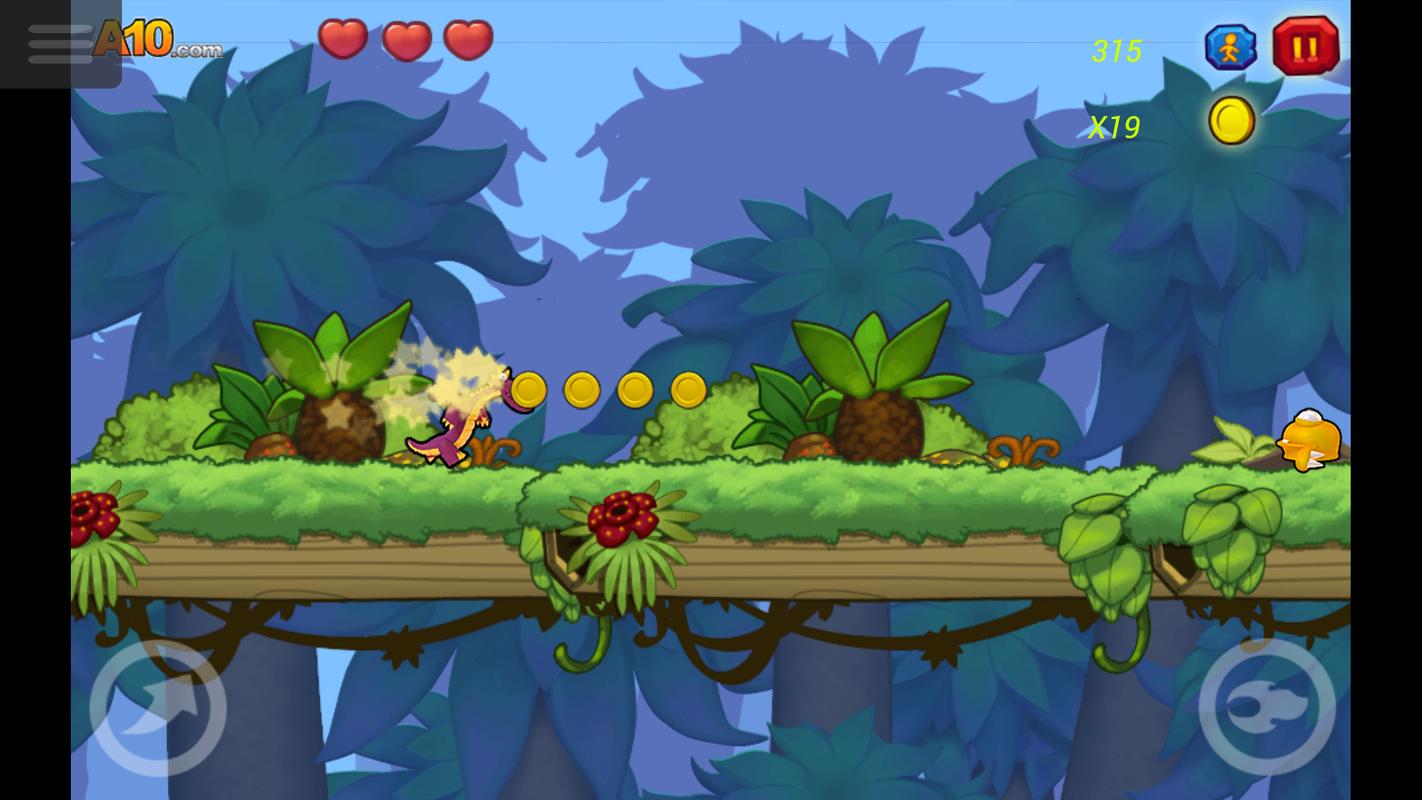Click the X19 coin count text
This screenshot has height=800, width=1422.
tap(1114, 128)
